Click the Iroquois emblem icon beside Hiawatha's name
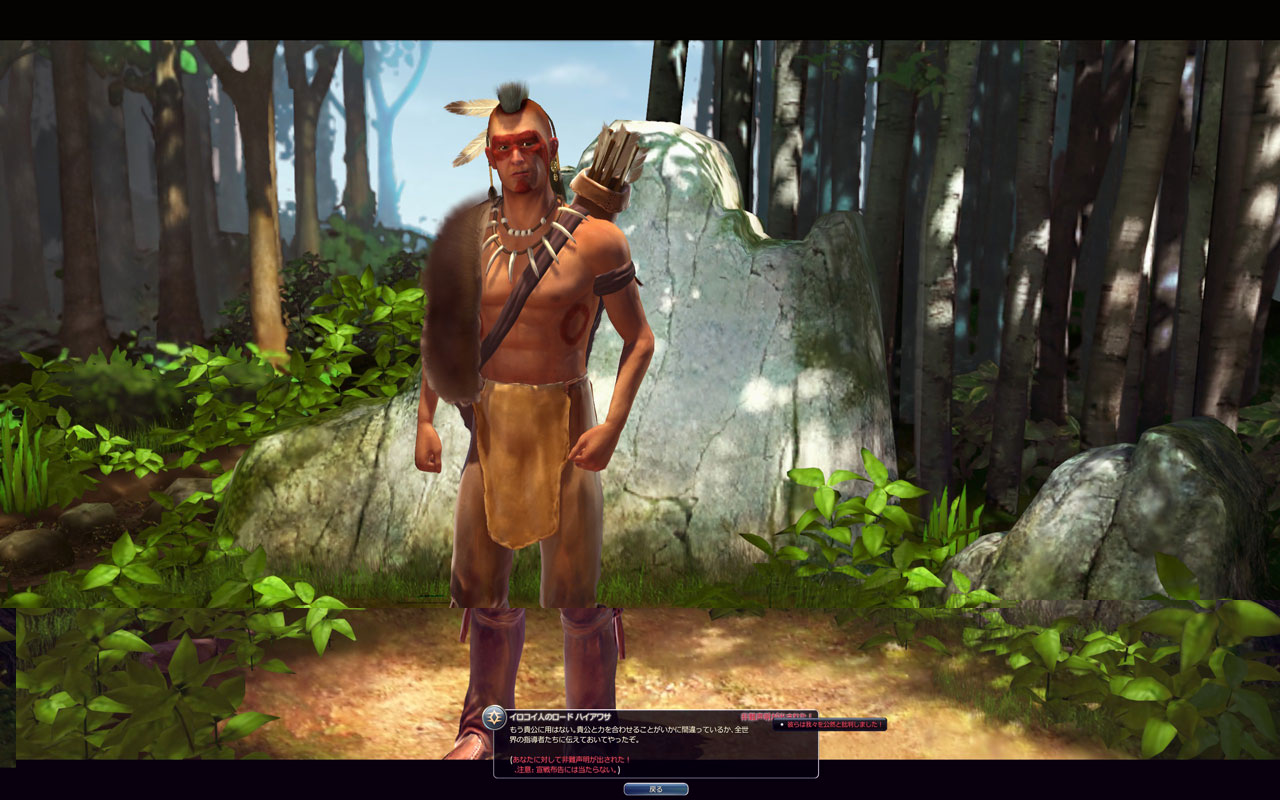 click(x=494, y=717)
